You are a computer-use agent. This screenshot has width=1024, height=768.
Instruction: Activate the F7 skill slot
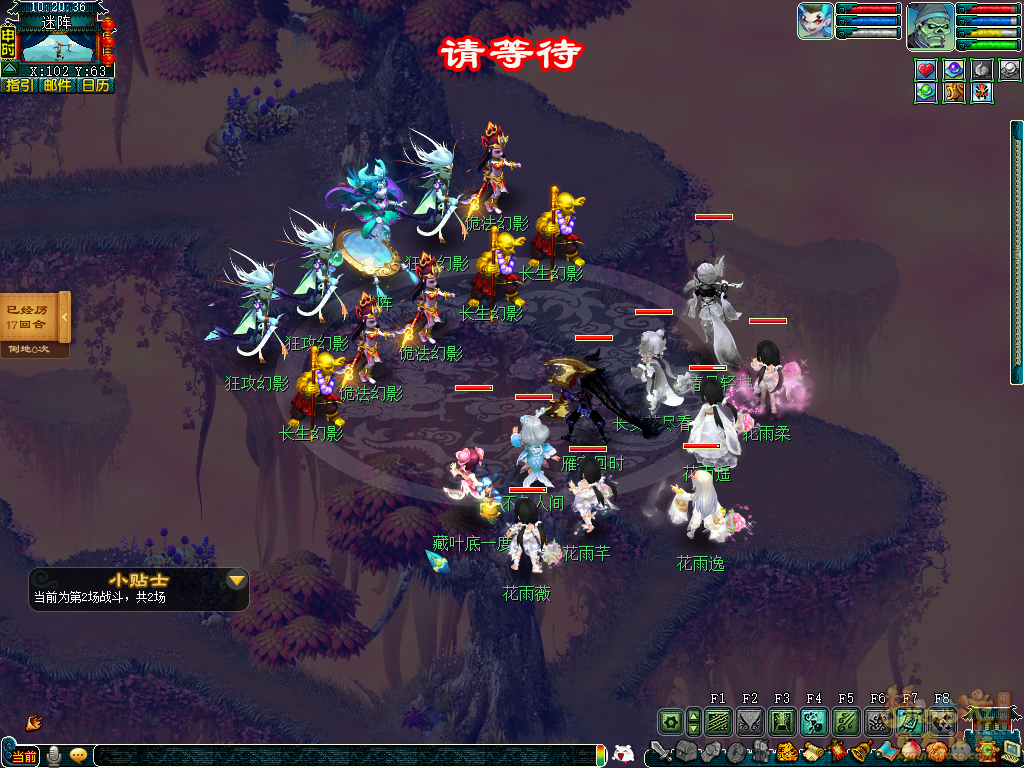point(910,721)
